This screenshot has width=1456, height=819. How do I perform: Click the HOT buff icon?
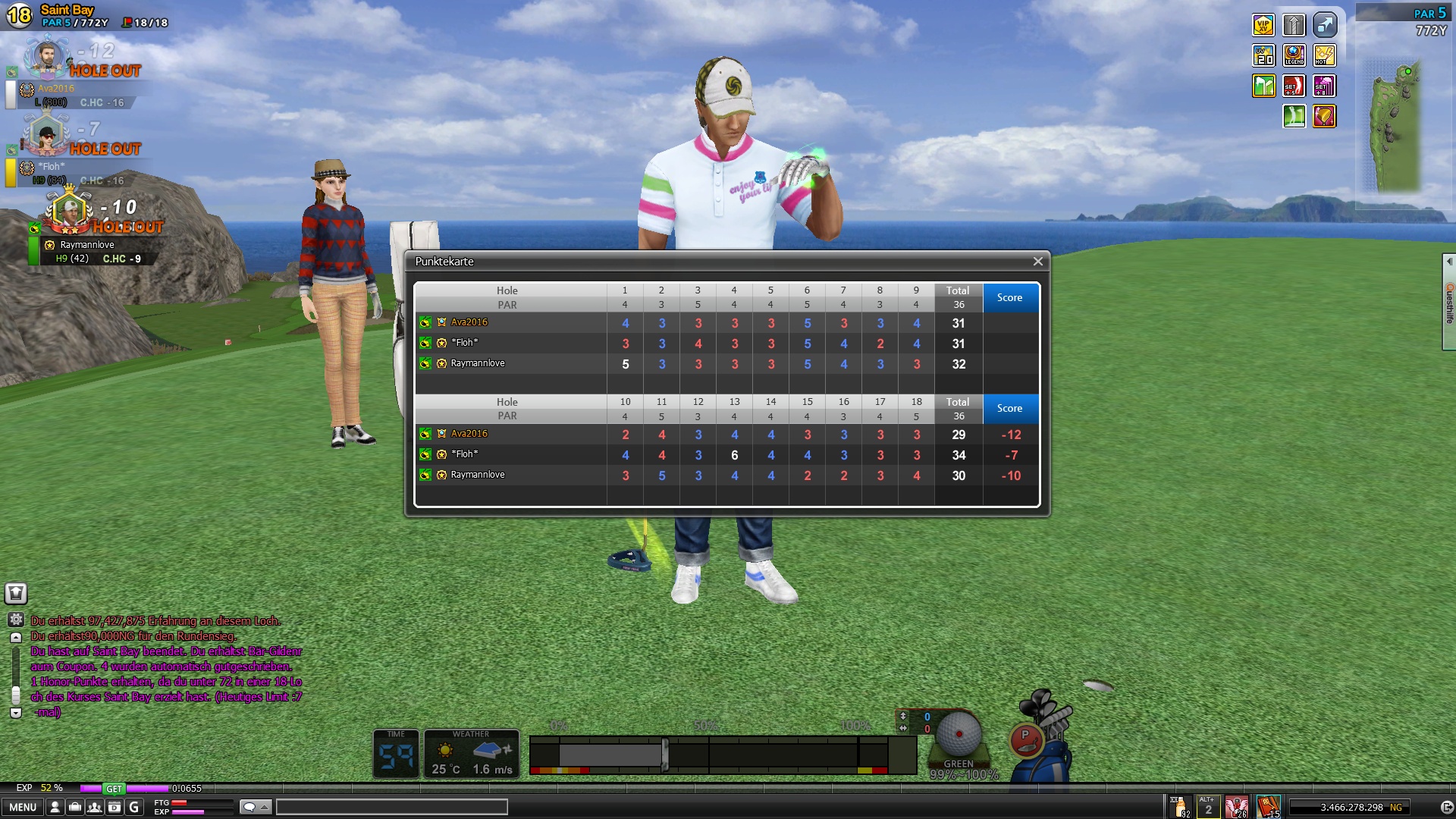point(1325,55)
